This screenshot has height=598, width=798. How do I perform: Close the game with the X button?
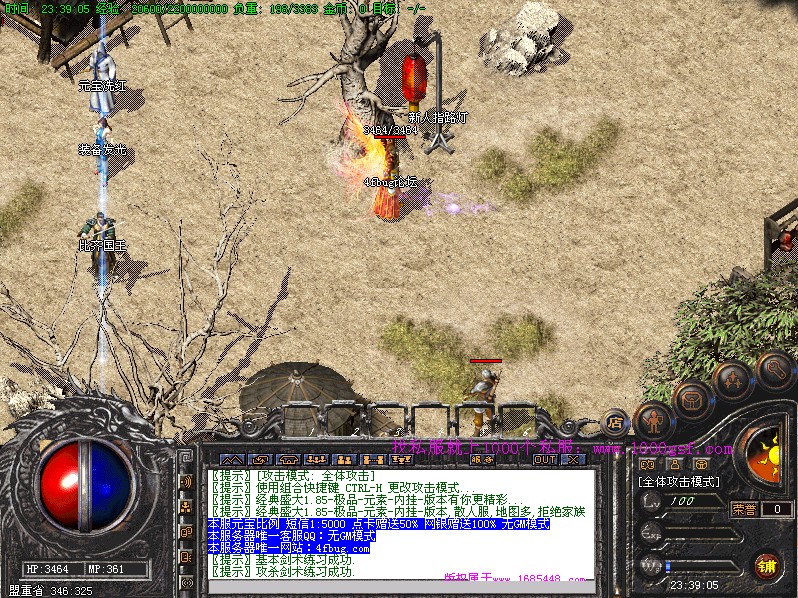pyautogui.click(x=573, y=460)
